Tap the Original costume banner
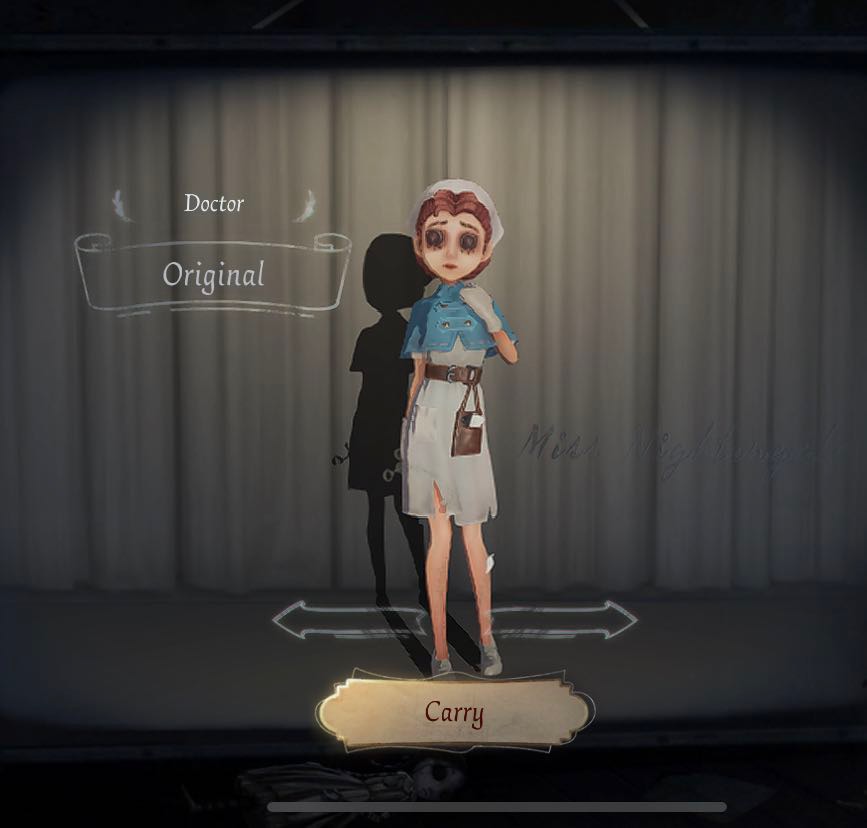Screen dimensions: 867x828 (213, 274)
